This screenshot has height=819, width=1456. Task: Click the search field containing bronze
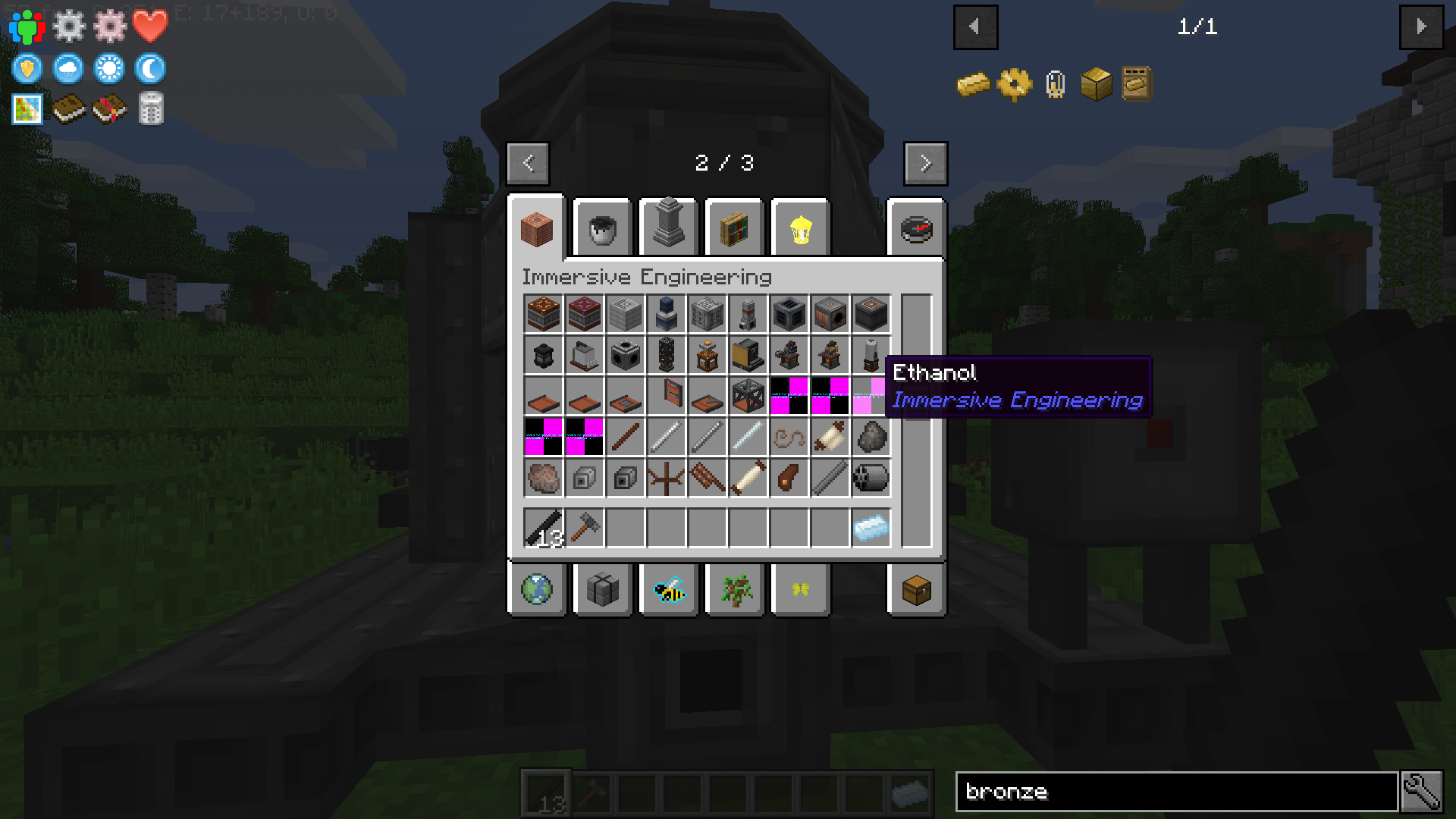point(1175,792)
